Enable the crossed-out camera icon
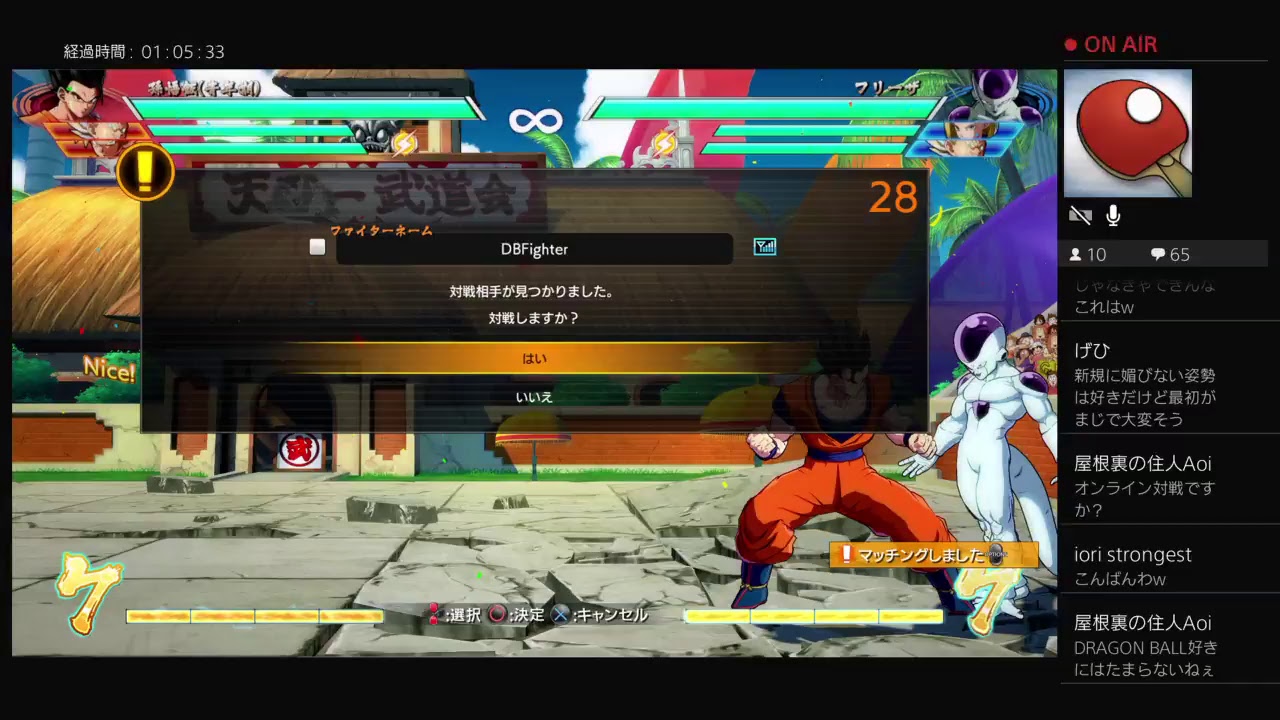Screen dimensions: 1280x720 (1080, 214)
